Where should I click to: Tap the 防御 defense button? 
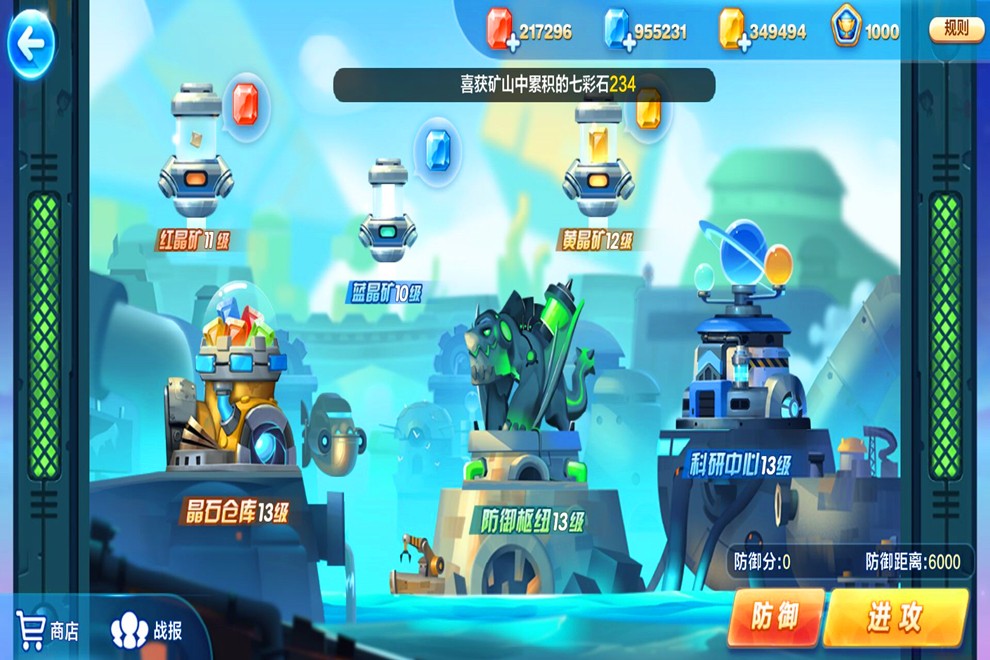[x=776, y=617]
